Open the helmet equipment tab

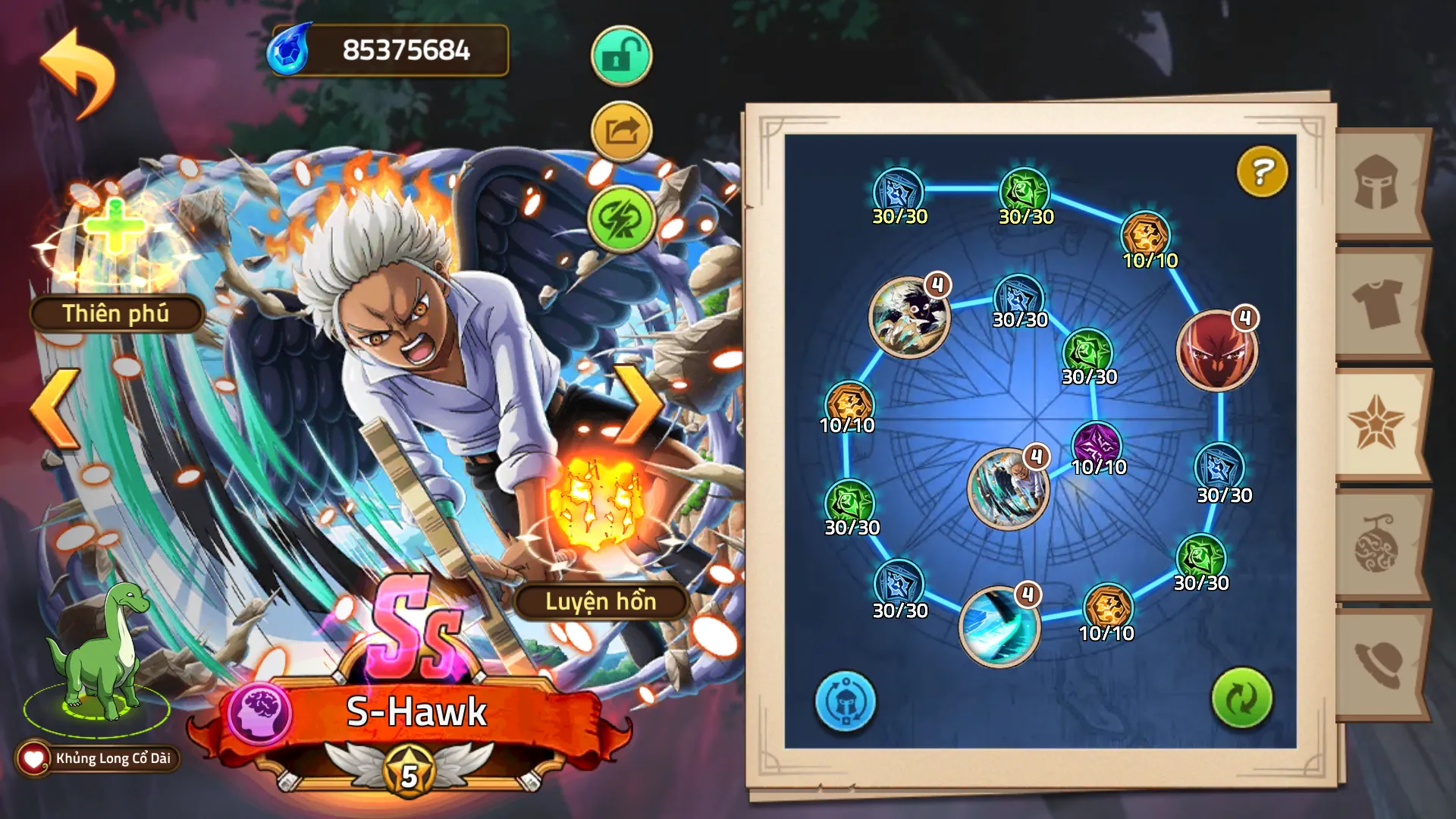1377,183
